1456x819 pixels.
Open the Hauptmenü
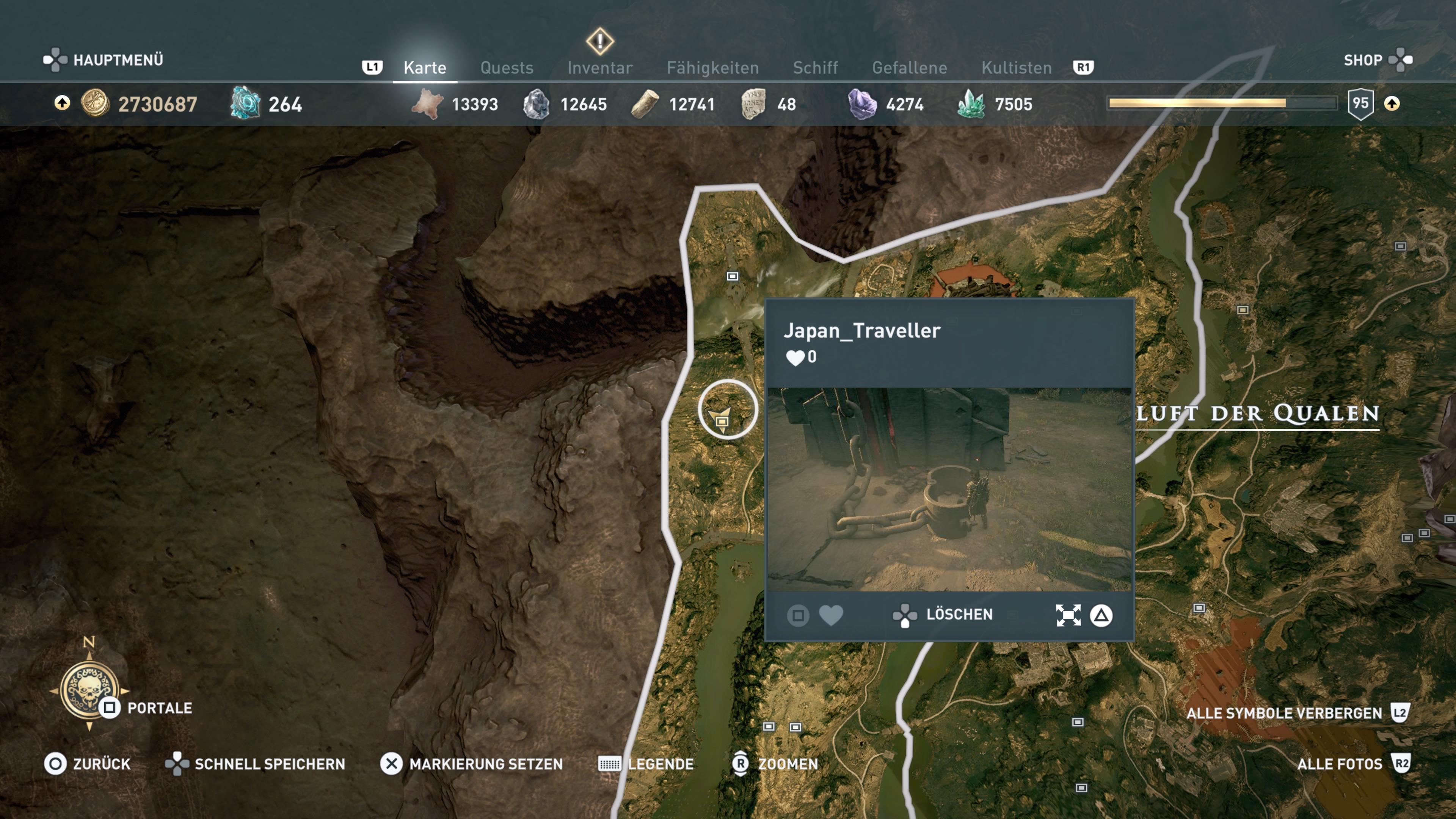pyautogui.click(x=105, y=60)
